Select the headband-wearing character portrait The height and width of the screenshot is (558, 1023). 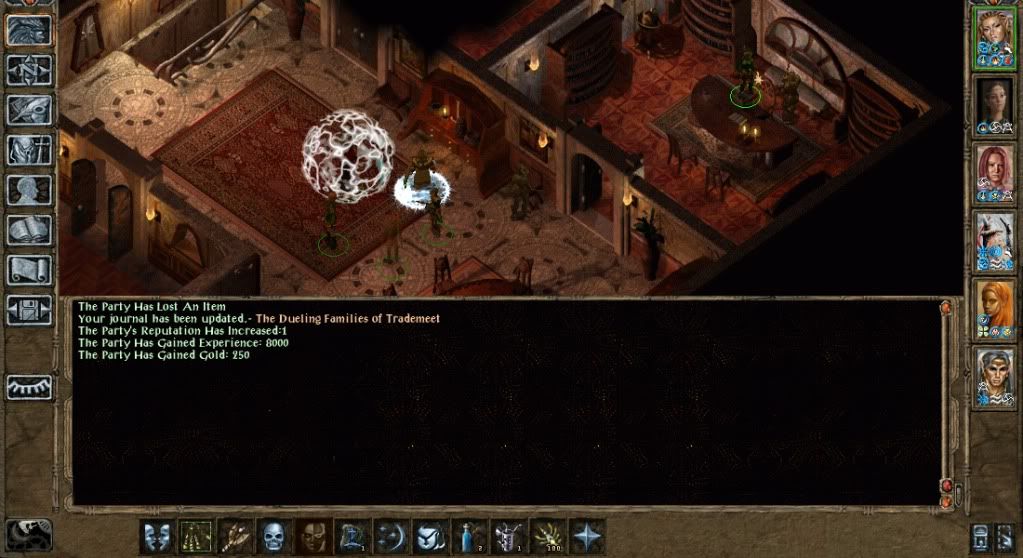tap(995, 376)
